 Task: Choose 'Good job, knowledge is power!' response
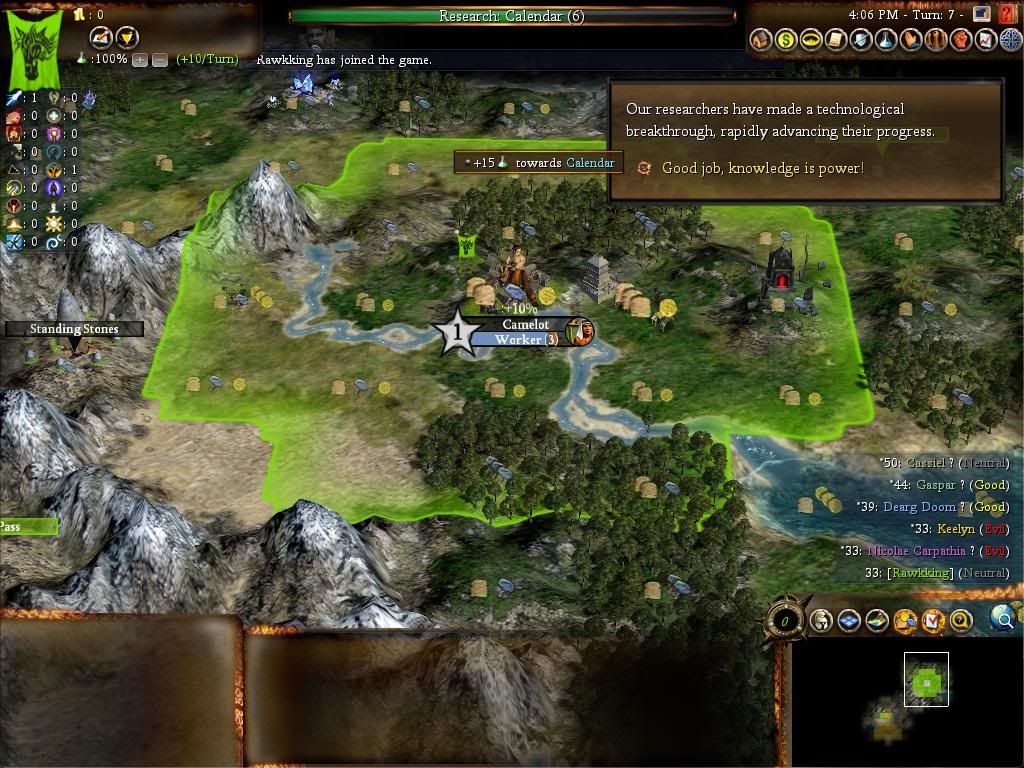(762, 168)
